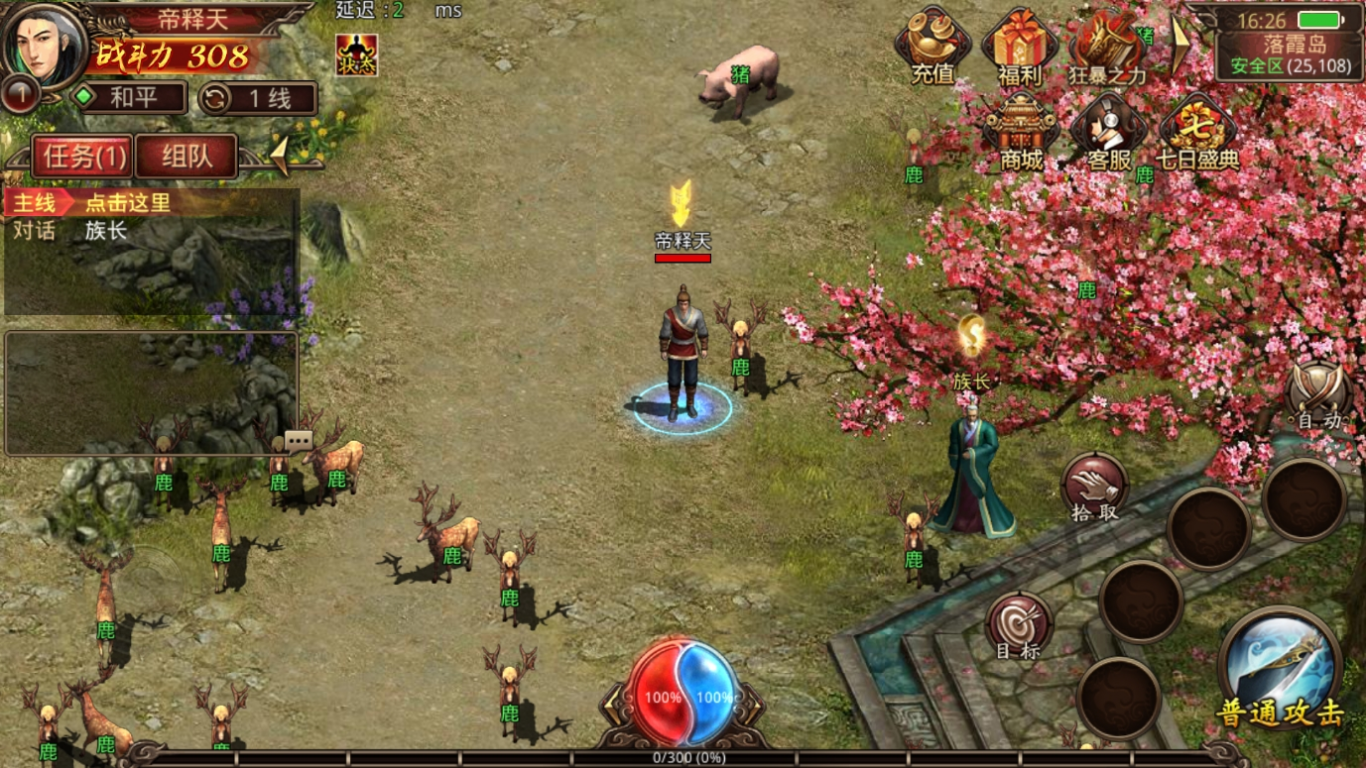The height and width of the screenshot is (768, 1366).
Task: Tap the 目标 target button
Action: pos(1019,627)
